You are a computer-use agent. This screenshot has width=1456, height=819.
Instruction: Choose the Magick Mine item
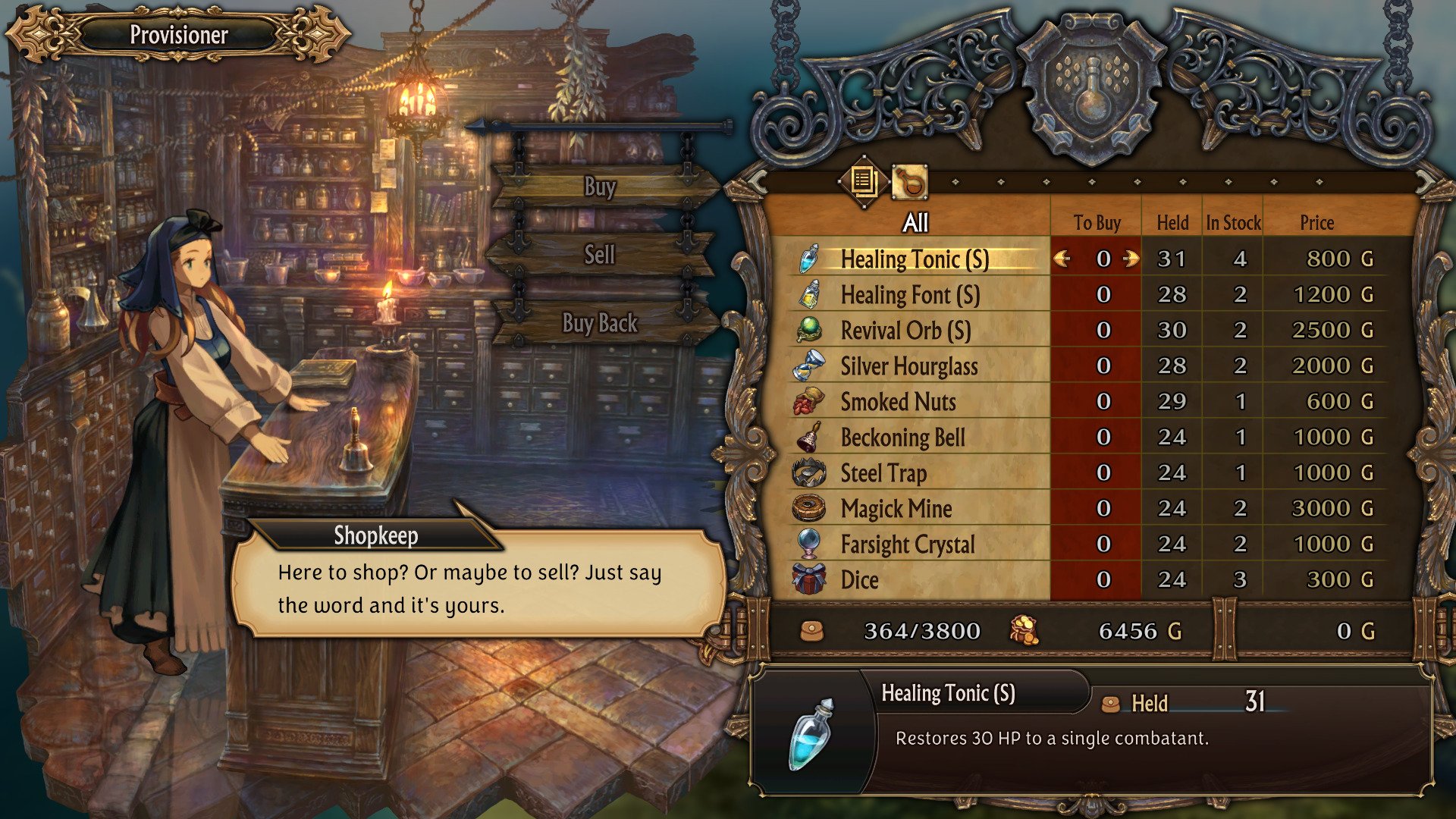click(896, 509)
